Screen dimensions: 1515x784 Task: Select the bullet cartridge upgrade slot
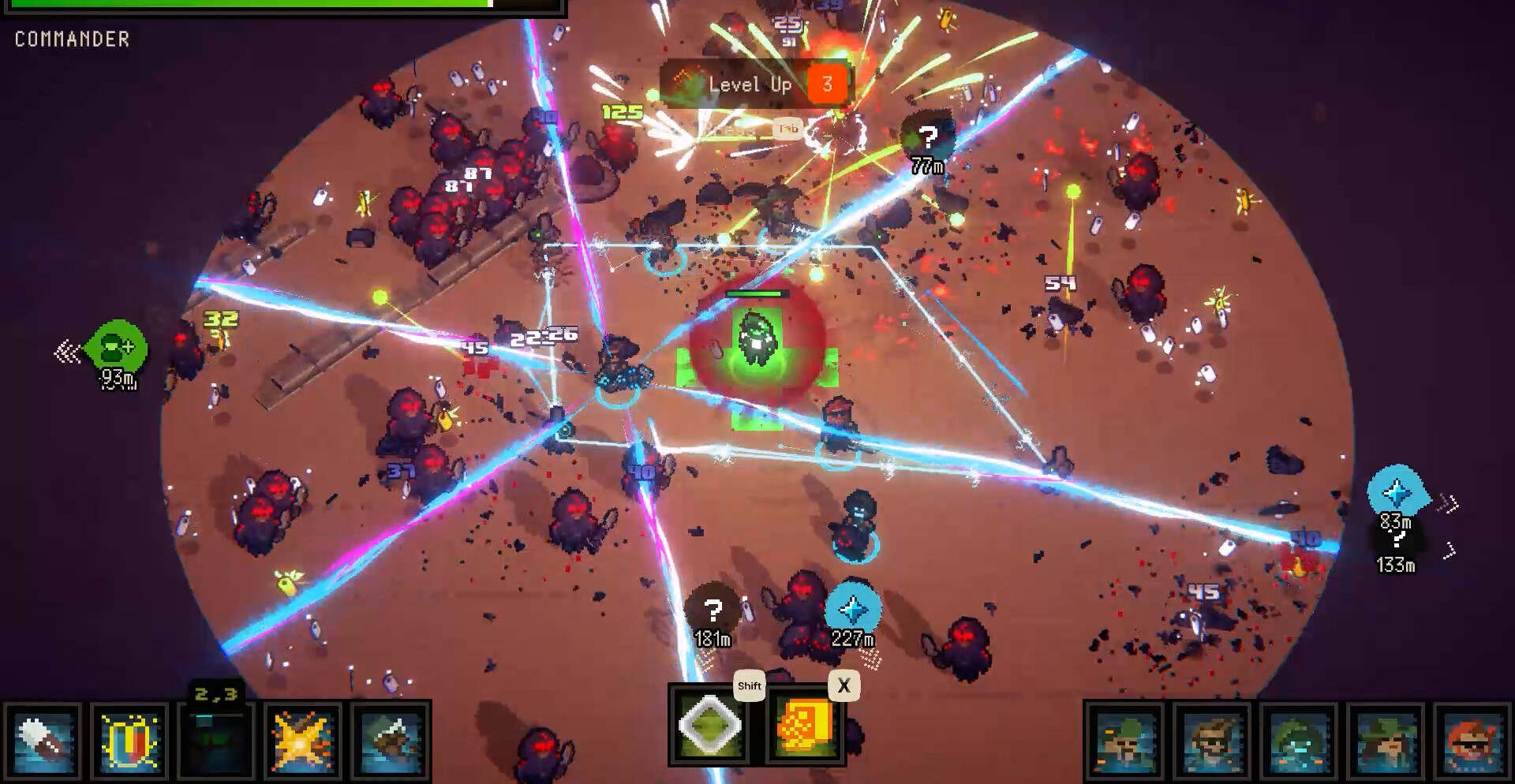(43, 741)
